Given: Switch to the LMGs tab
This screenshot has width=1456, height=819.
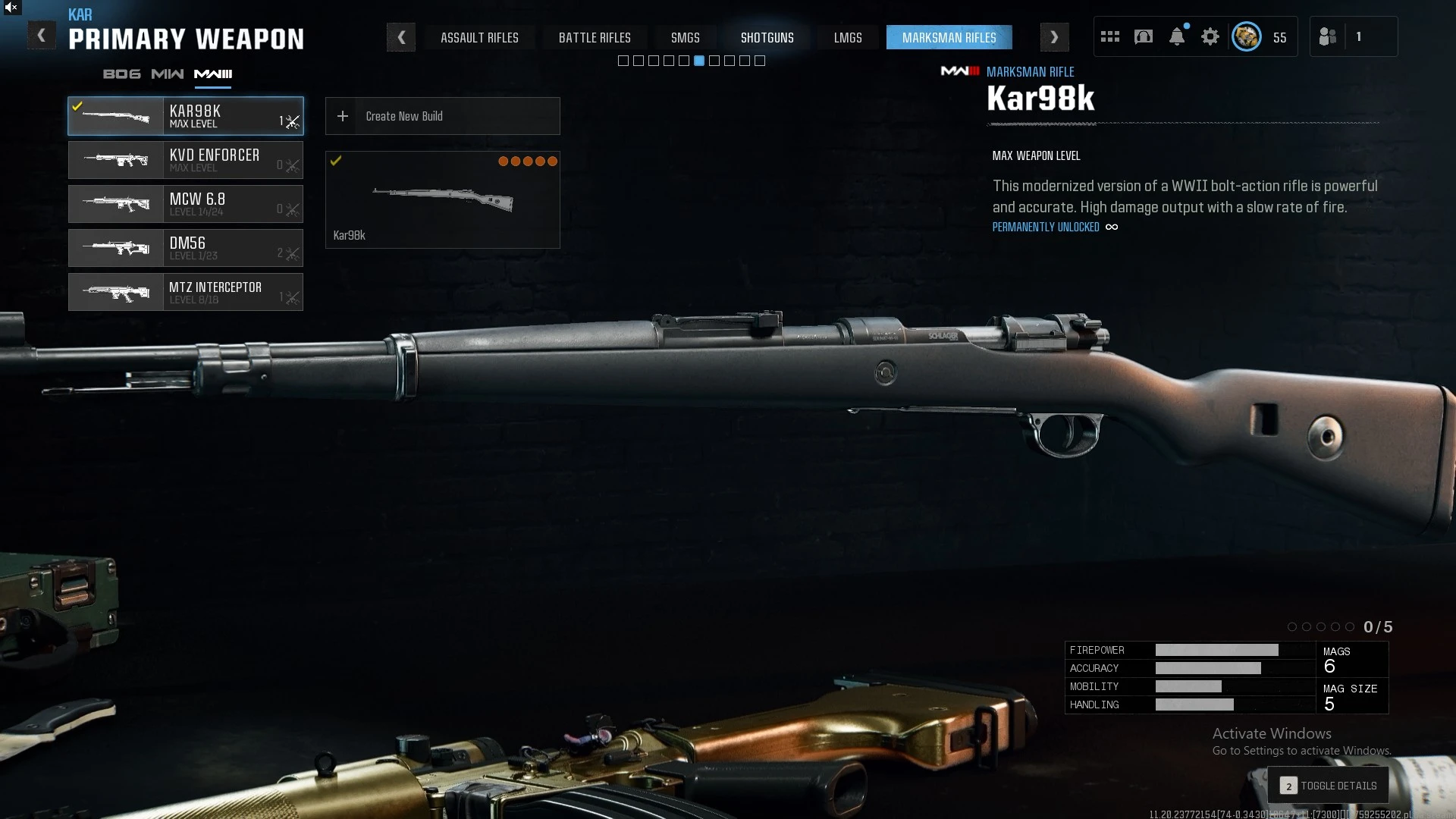Looking at the screenshot, I should [848, 38].
